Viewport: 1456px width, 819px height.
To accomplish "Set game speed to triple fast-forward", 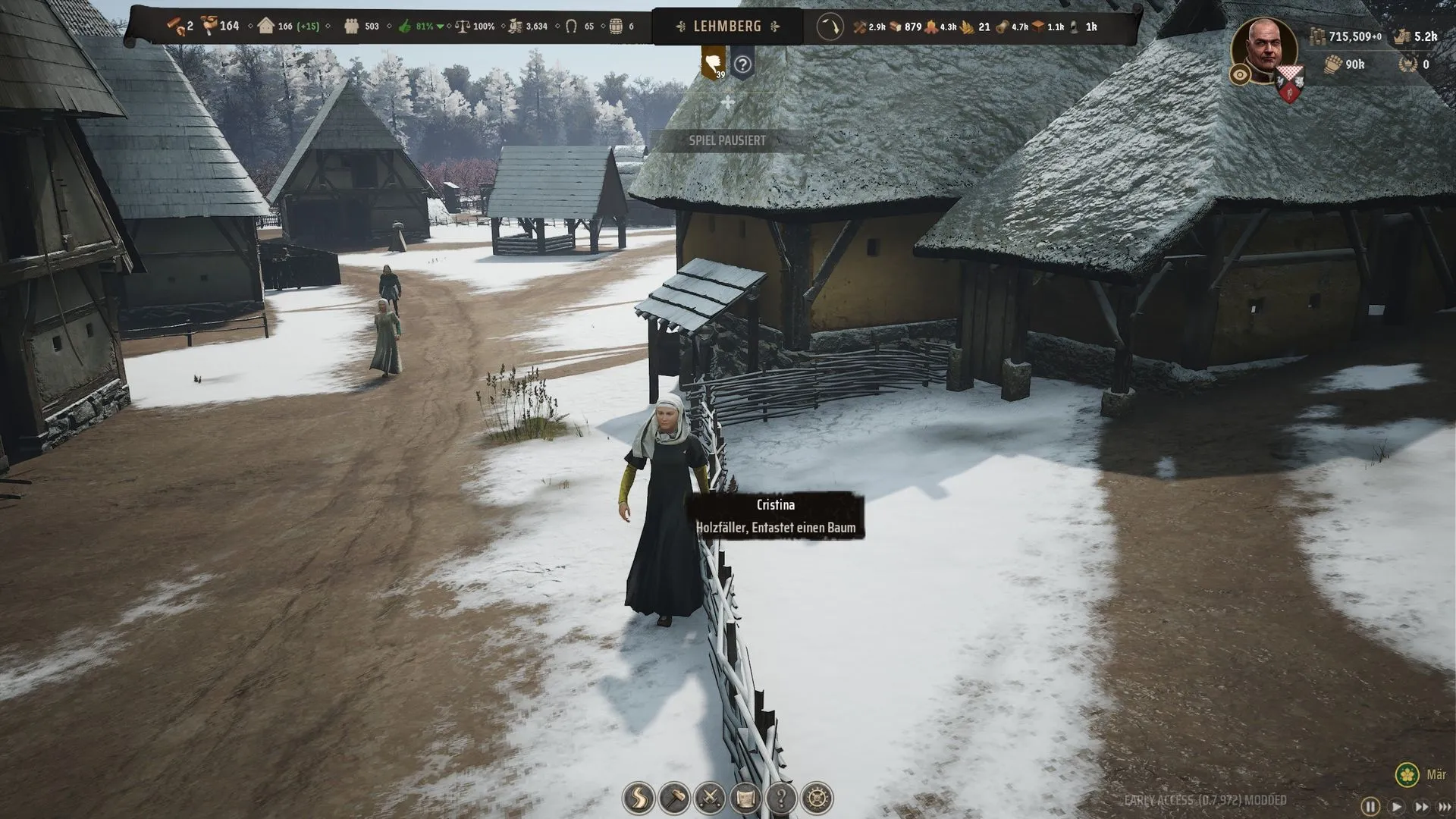I will tap(1445, 806).
